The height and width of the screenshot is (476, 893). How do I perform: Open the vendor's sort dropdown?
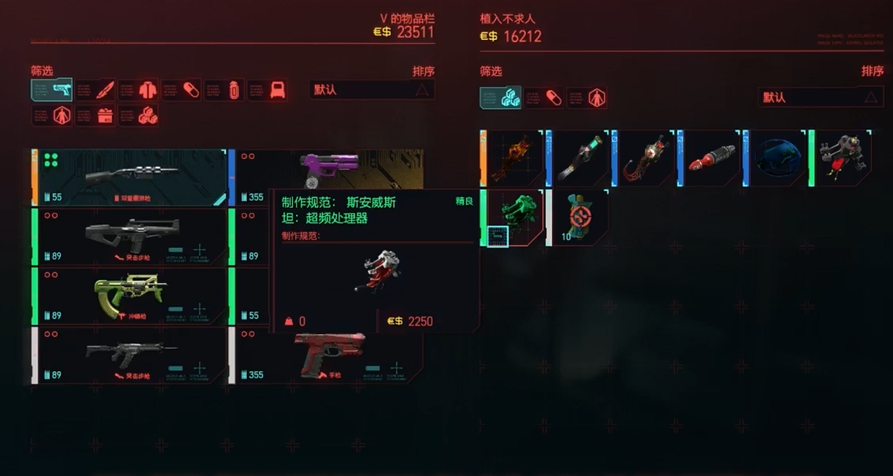[x=821, y=97]
